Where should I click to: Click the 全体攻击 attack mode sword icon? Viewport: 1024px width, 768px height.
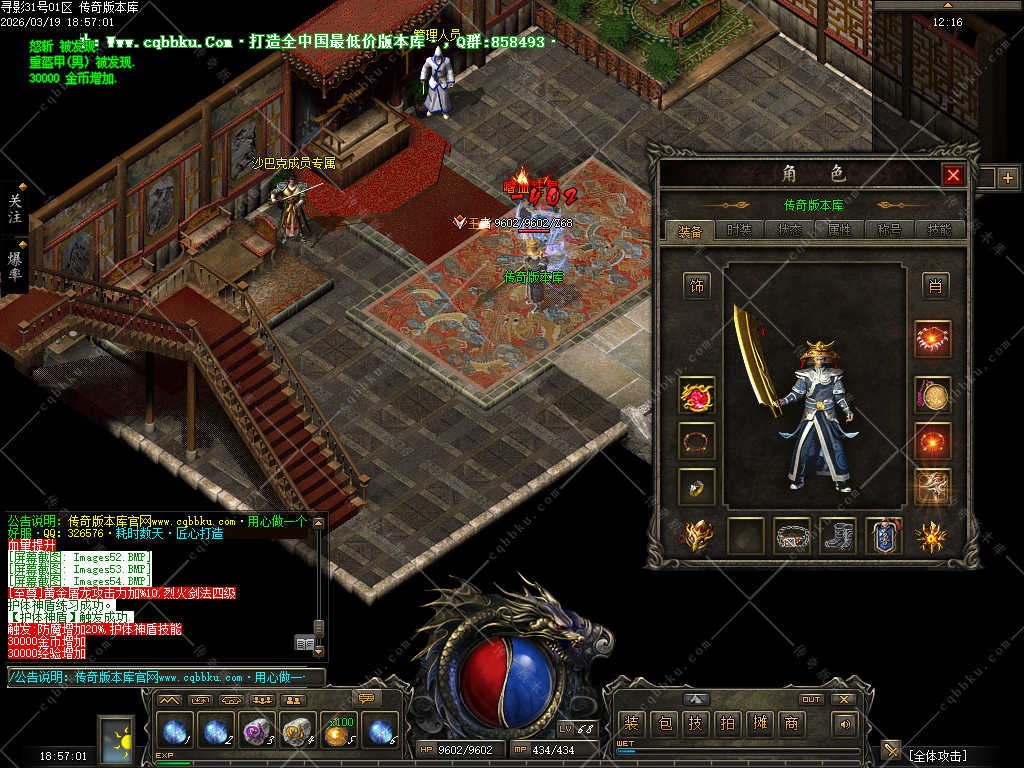891,750
